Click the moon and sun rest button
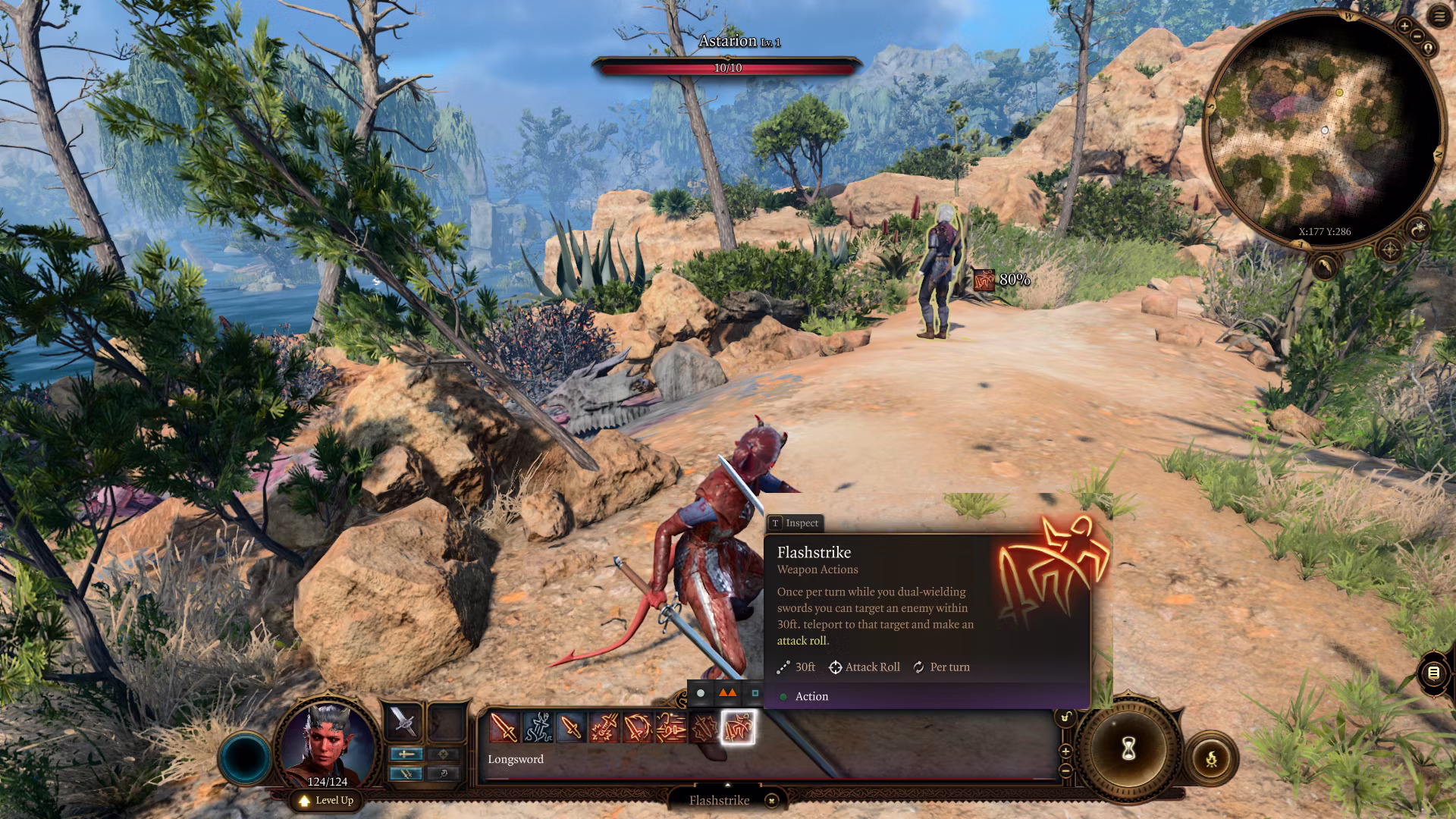Viewport: 1456px width, 819px height. click(1417, 227)
